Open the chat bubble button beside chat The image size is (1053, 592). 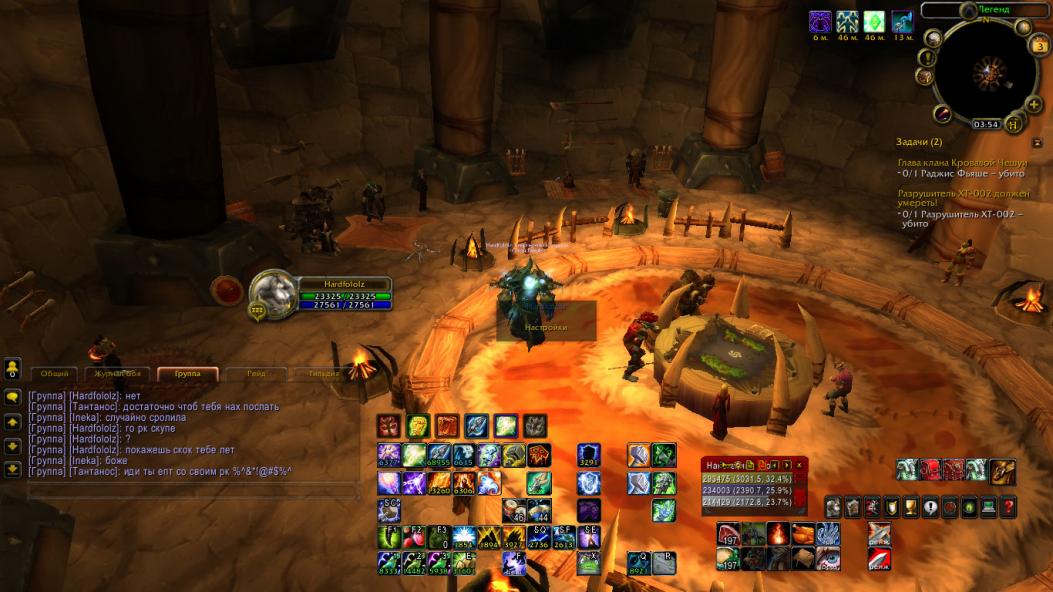(13, 397)
